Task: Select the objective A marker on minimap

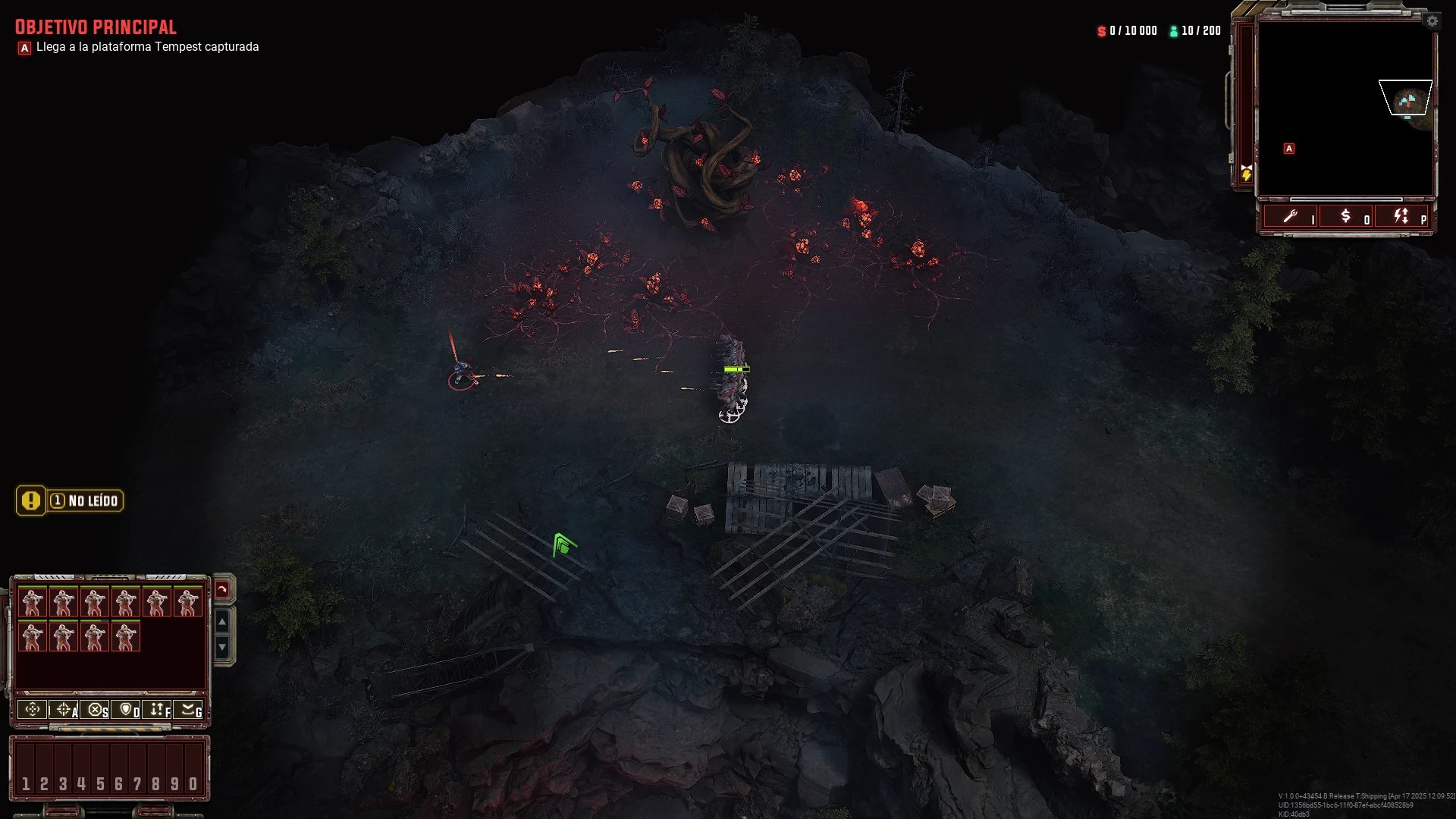Action: 1289,149
